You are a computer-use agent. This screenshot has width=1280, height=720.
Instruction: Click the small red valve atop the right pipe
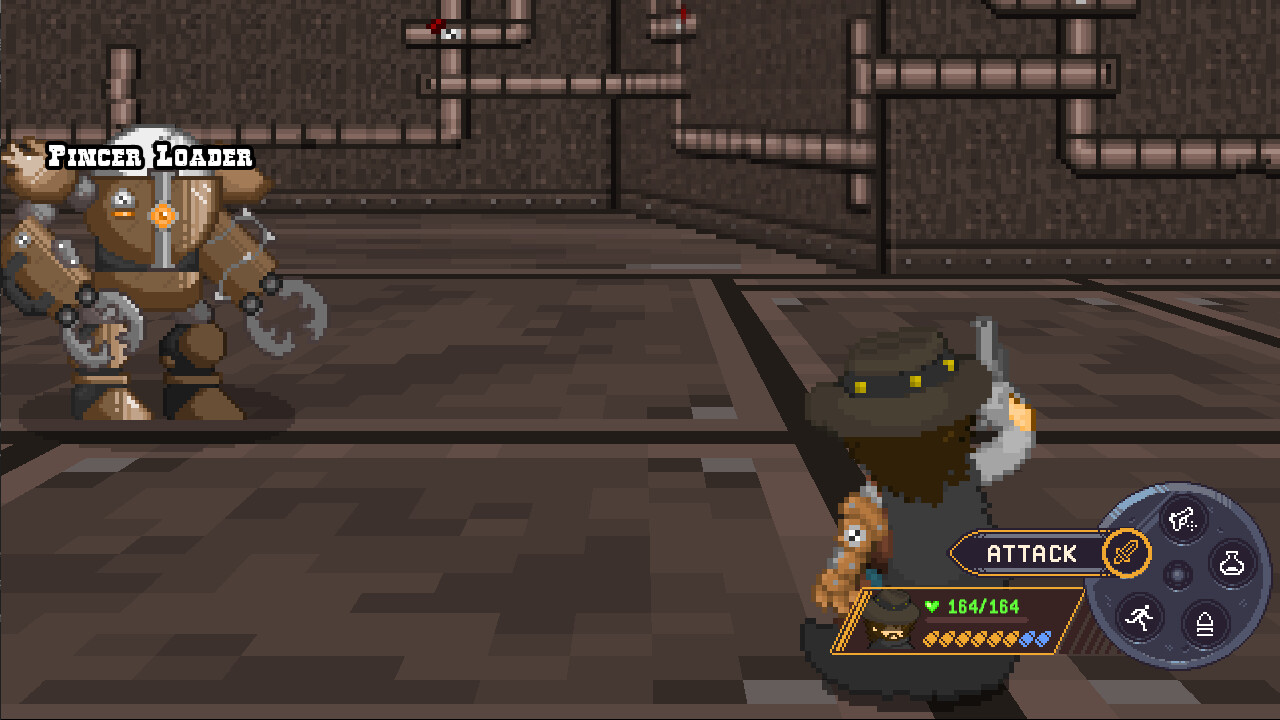(681, 14)
